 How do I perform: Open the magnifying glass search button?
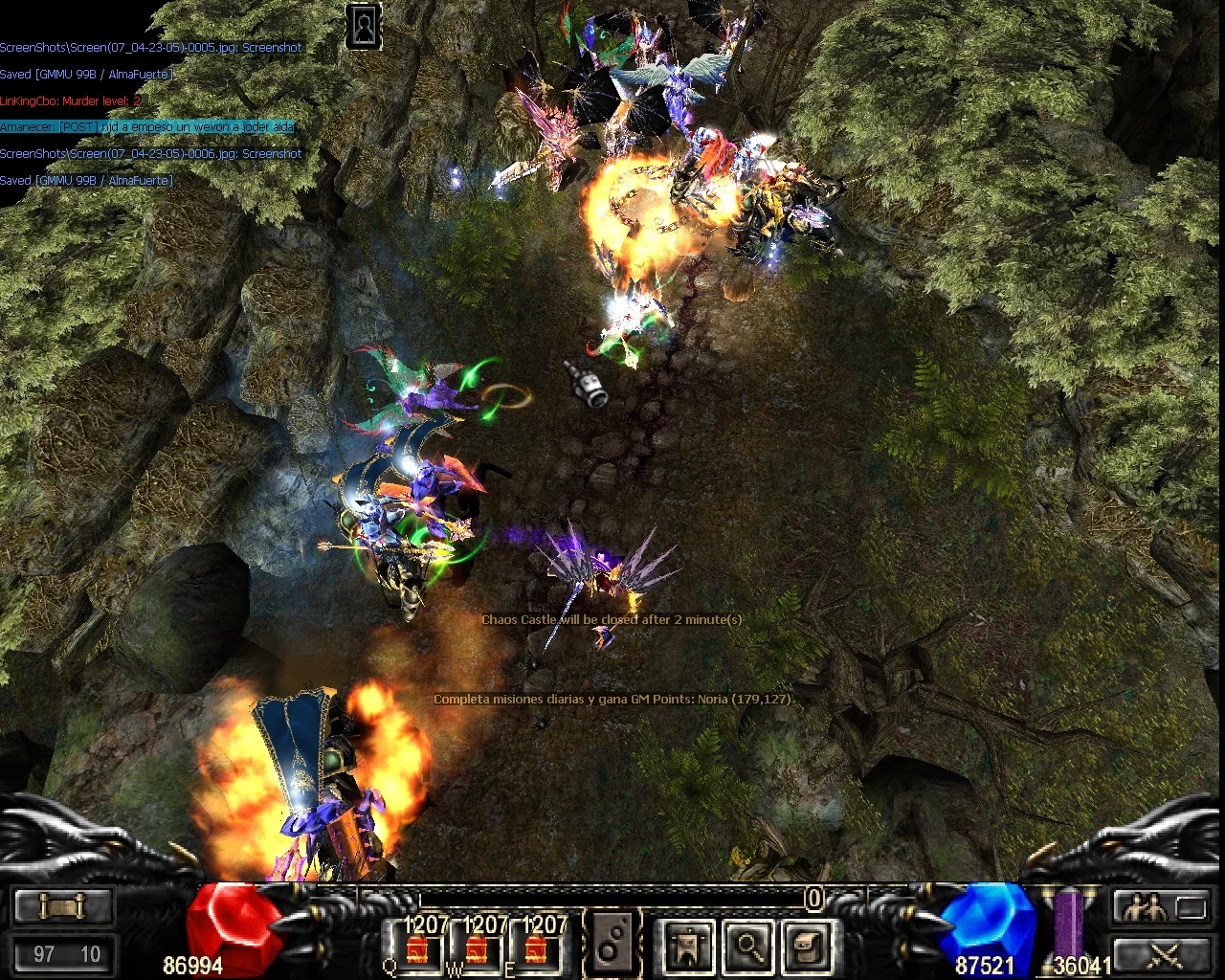(x=747, y=947)
